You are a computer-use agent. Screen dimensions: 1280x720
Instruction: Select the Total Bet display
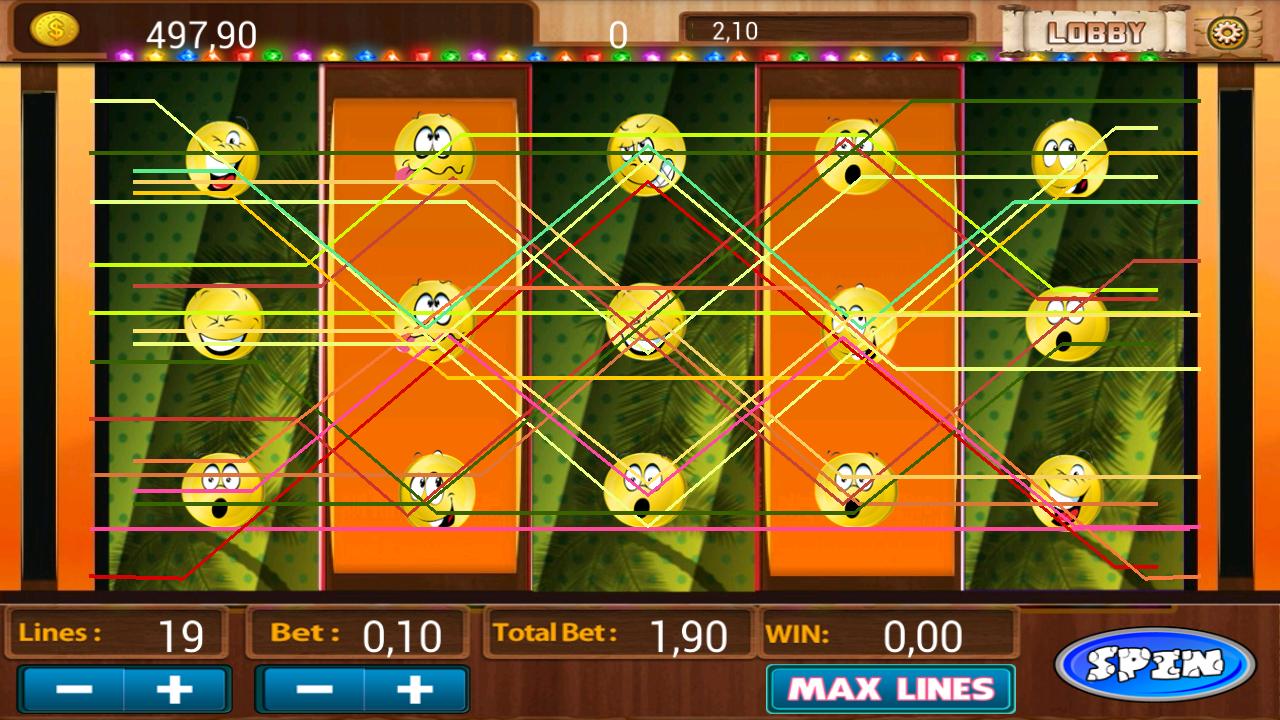tap(615, 633)
